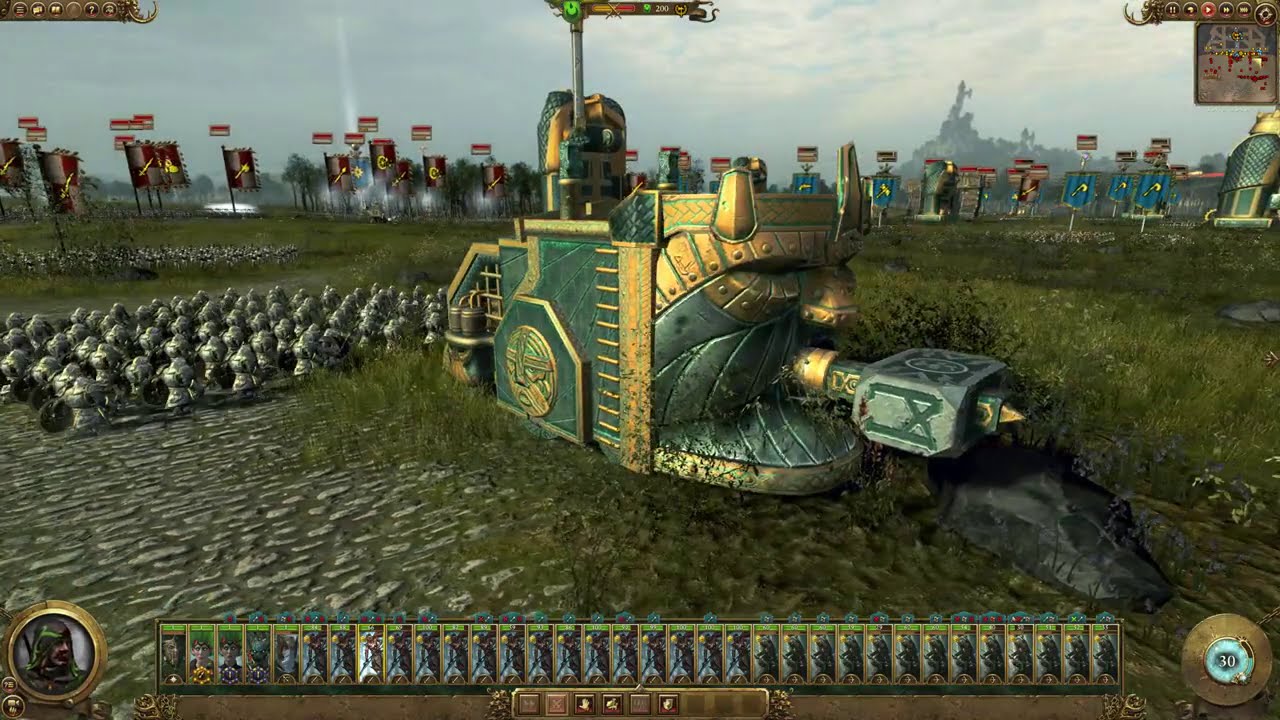Click the winds of magic orb showing 30

[1226, 660]
